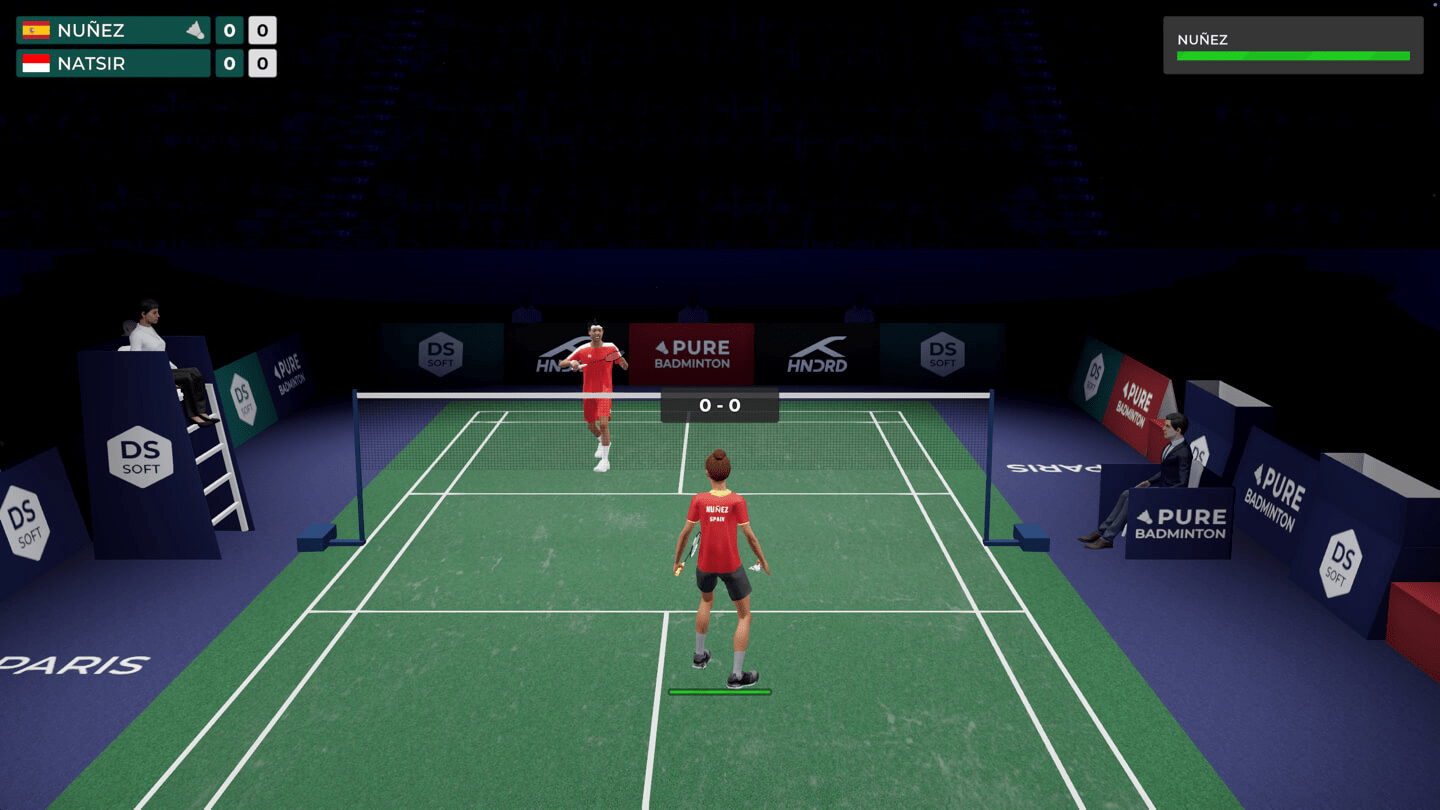Click the NUÑEZ stamina panel top right
The width and height of the screenshot is (1440, 810).
[x=1292, y=44]
